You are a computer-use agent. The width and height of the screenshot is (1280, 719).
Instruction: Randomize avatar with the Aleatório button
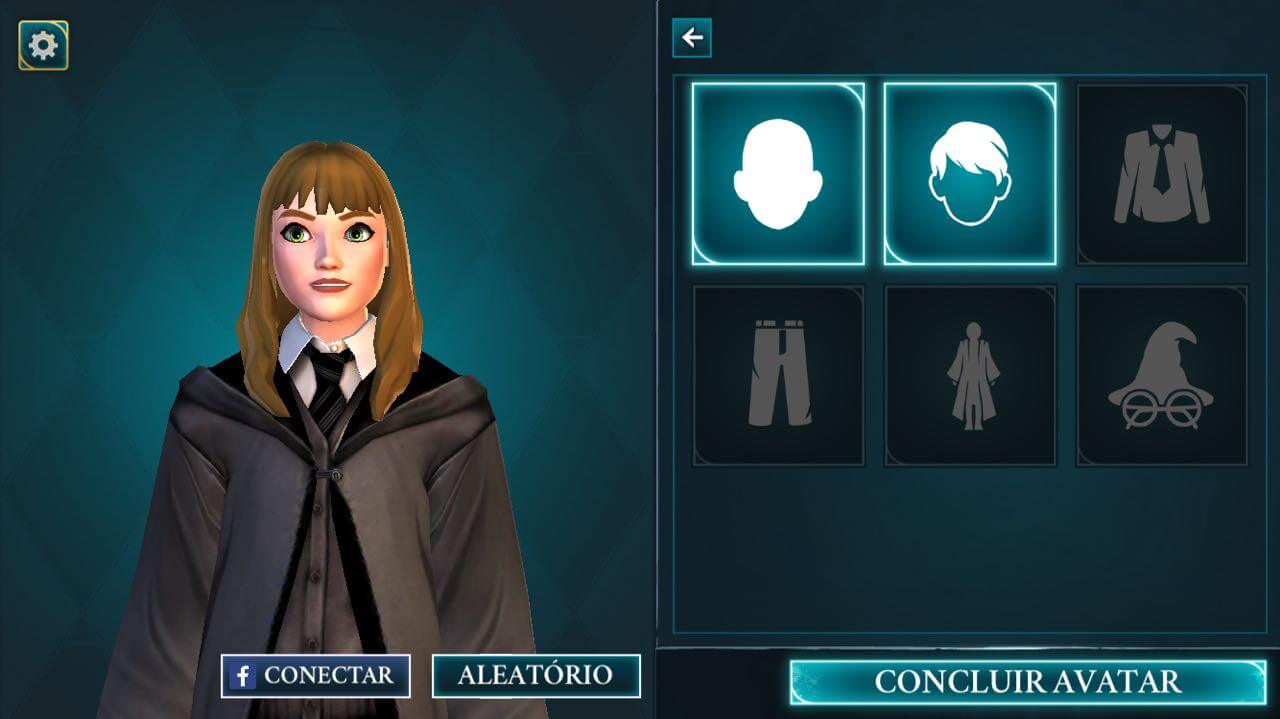click(x=536, y=676)
